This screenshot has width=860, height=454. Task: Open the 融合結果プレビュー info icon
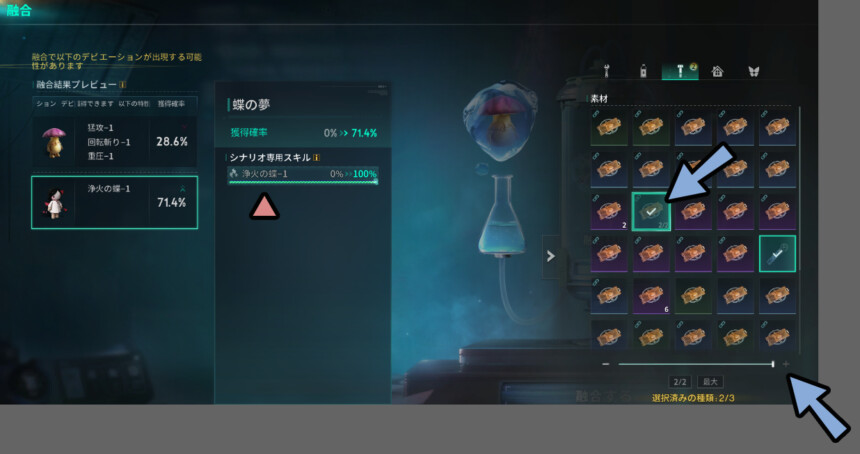(123, 85)
